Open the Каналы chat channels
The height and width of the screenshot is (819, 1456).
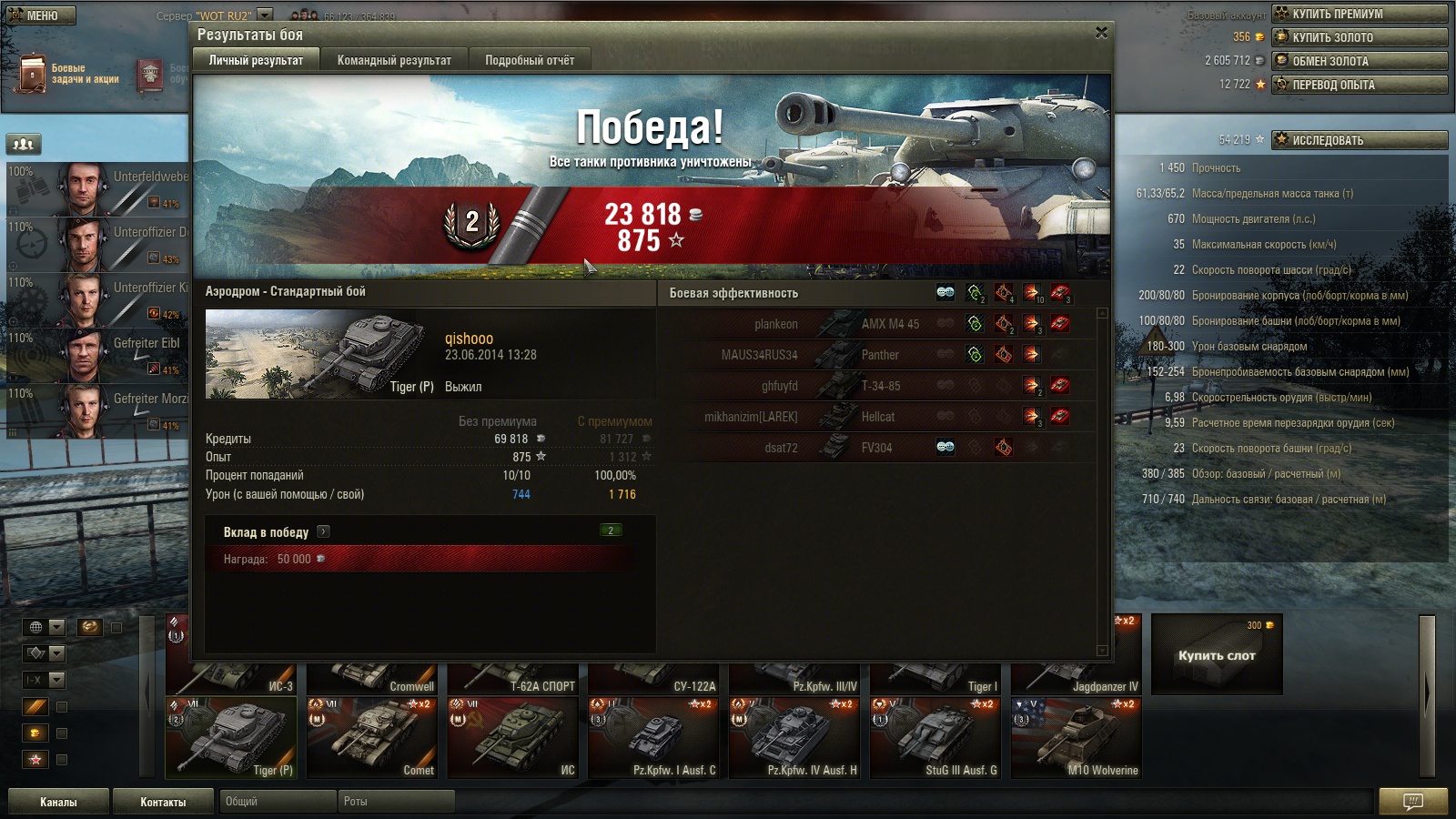pyautogui.click(x=58, y=802)
